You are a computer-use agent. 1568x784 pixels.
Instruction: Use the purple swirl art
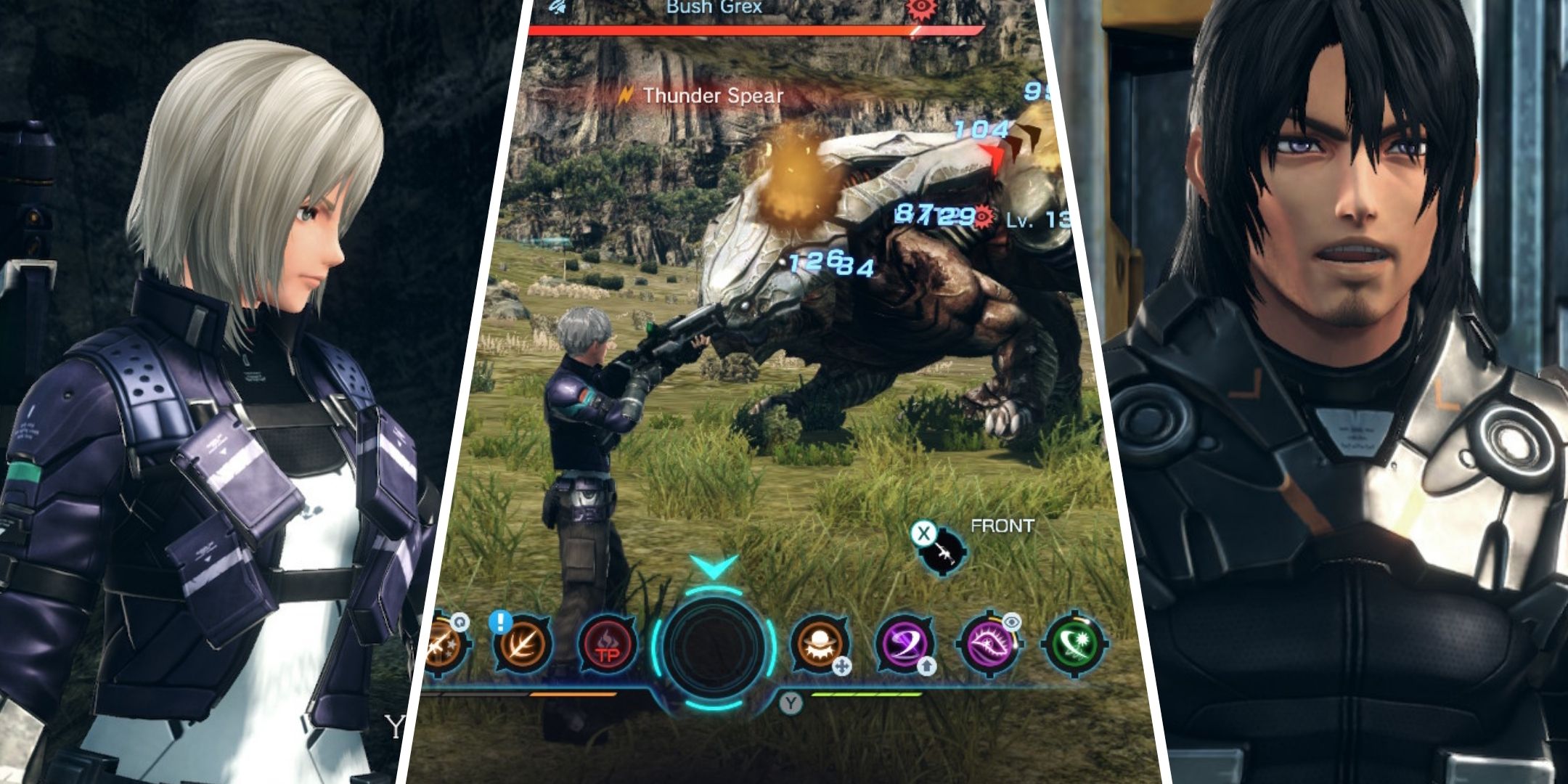904,643
